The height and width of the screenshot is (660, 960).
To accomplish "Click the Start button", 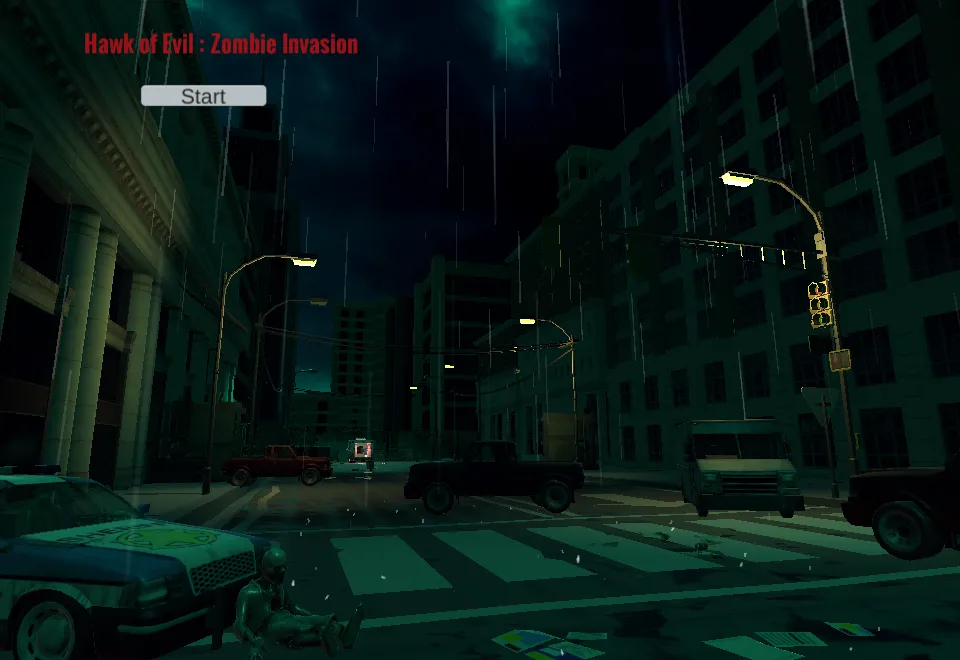I will pos(203,96).
